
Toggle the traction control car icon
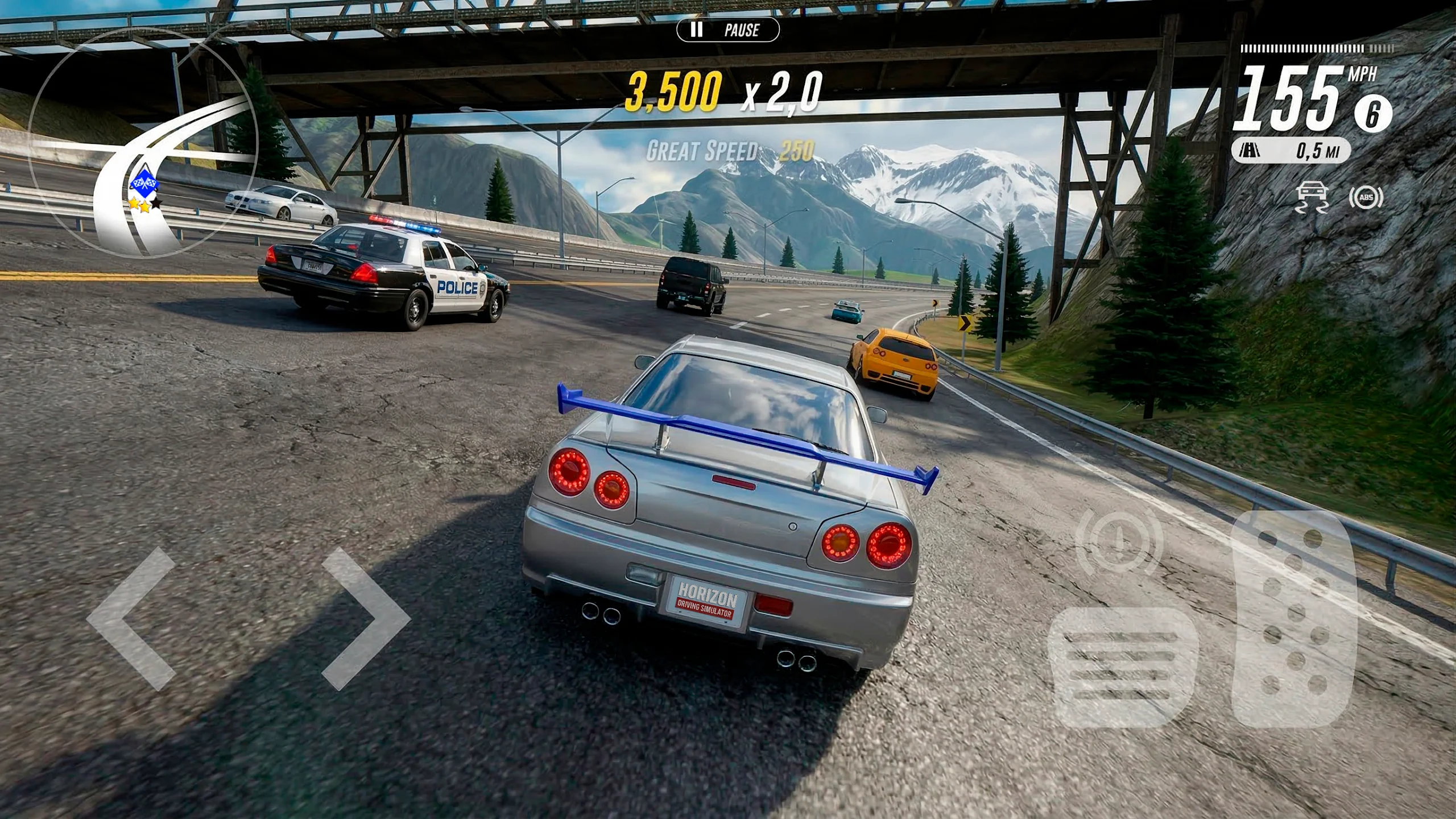tap(1312, 197)
